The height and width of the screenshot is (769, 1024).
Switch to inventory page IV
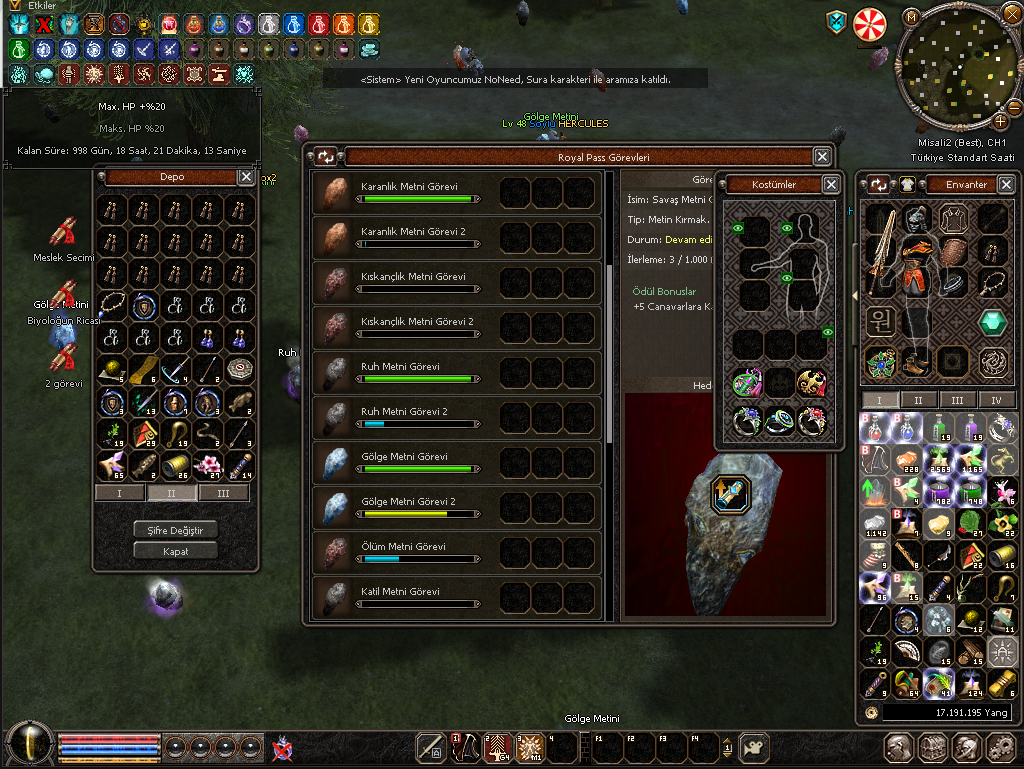(x=996, y=400)
